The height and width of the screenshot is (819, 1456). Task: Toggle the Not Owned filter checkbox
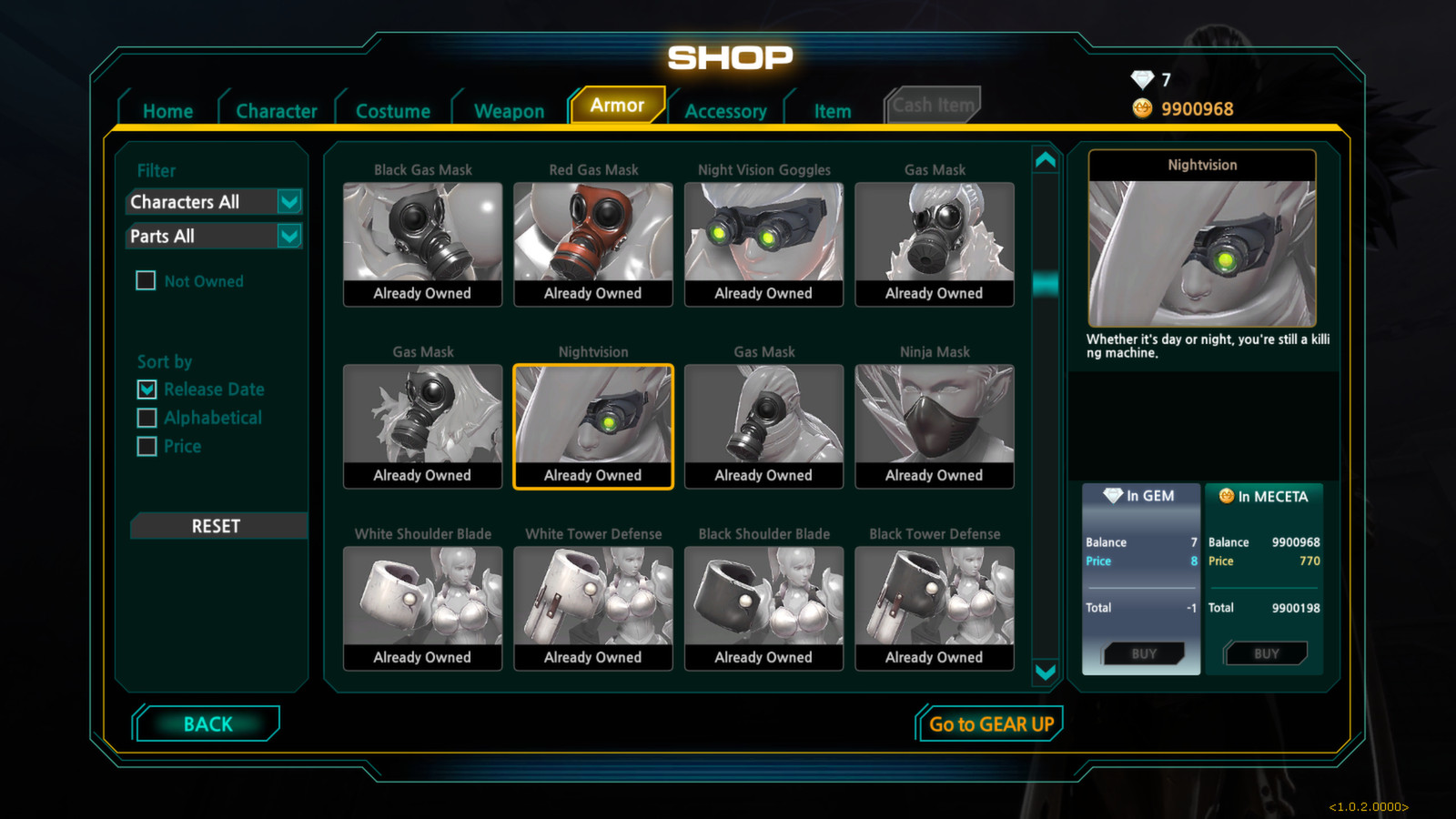[x=147, y=281]
